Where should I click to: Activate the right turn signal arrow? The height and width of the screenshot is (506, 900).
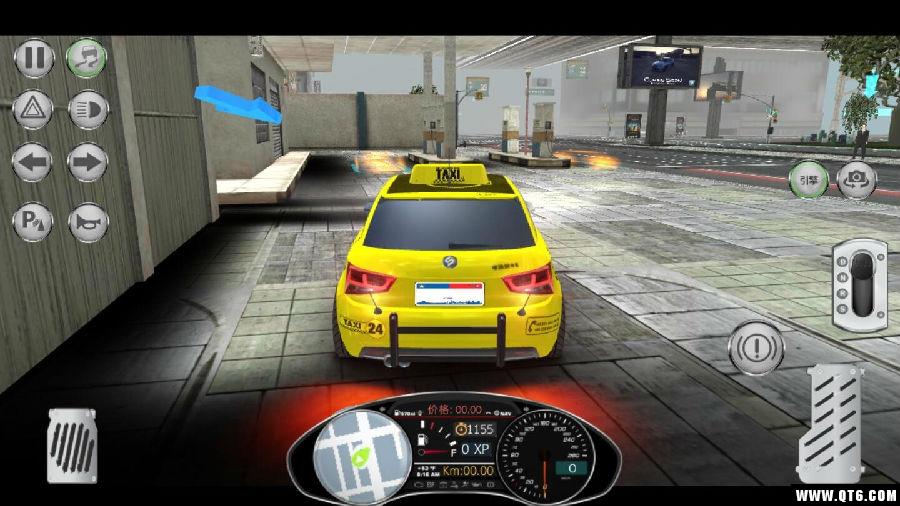[x=88, y=162]
